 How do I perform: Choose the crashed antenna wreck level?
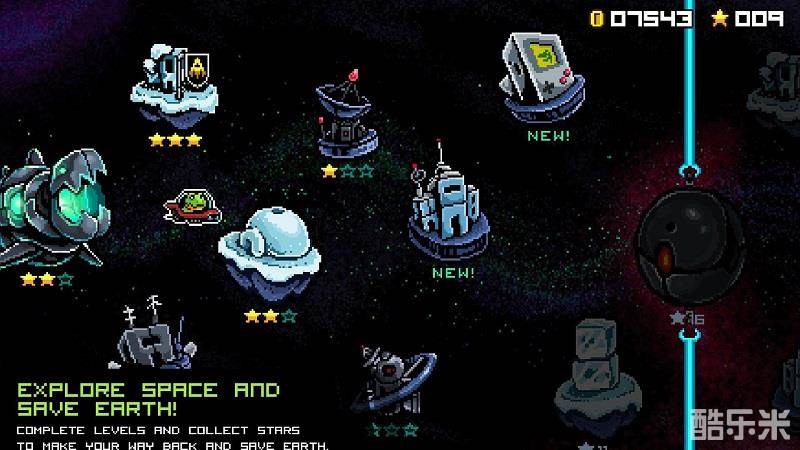click(150, 336)
